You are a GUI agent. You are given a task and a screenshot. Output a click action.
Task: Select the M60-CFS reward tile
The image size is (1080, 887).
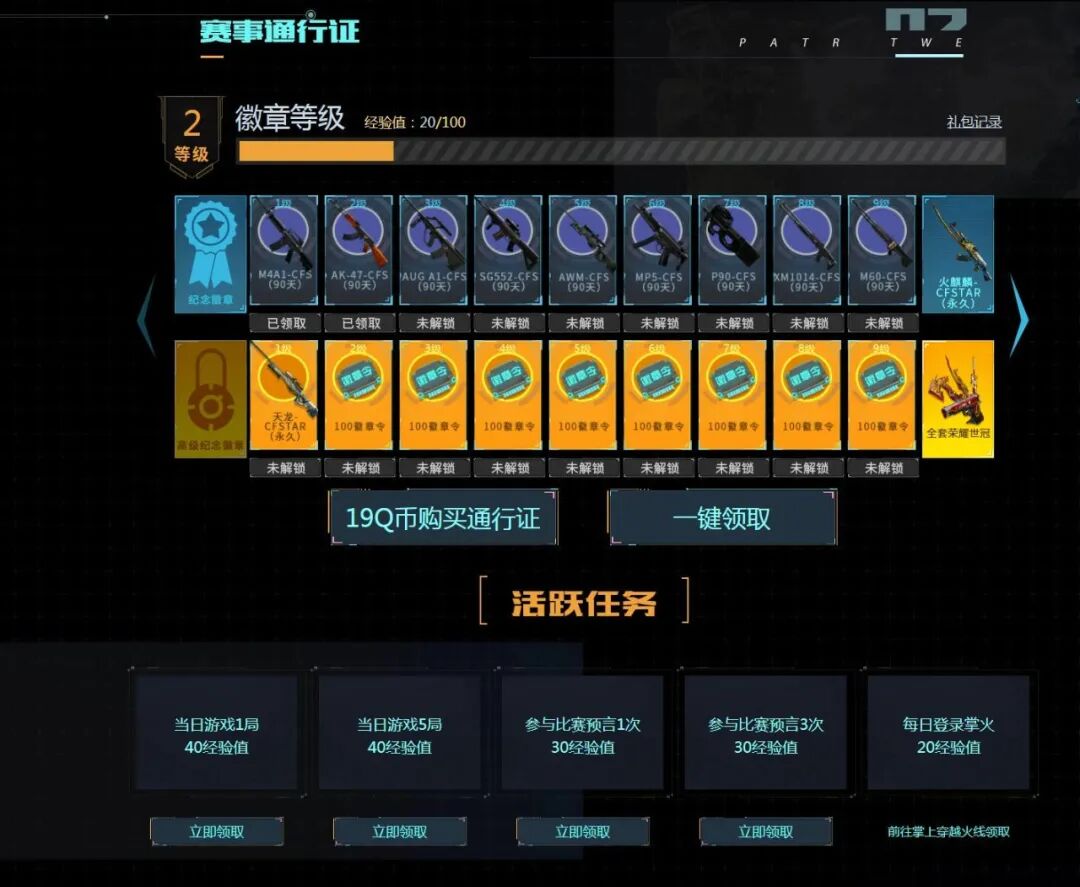(882, 250)
